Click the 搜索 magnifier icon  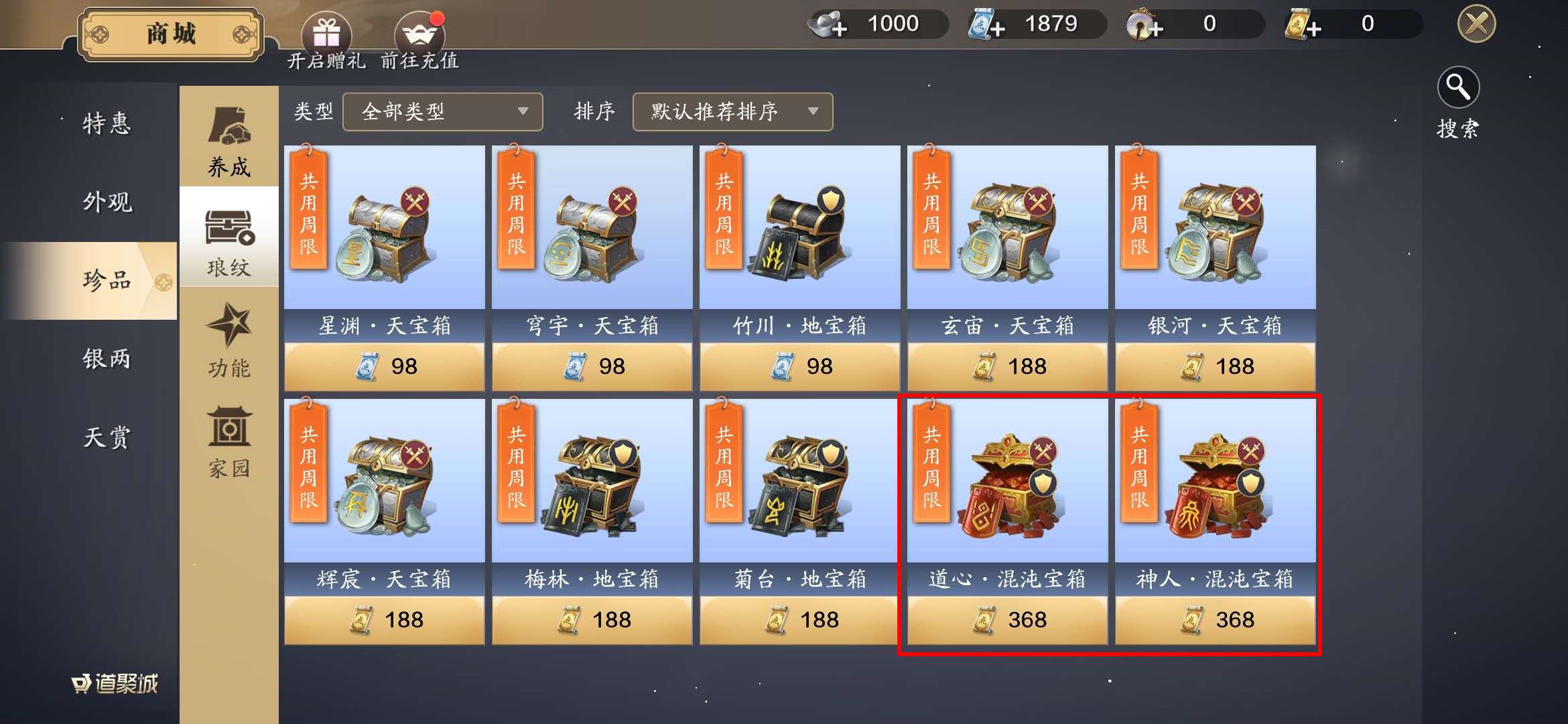tap(1459, 87)
